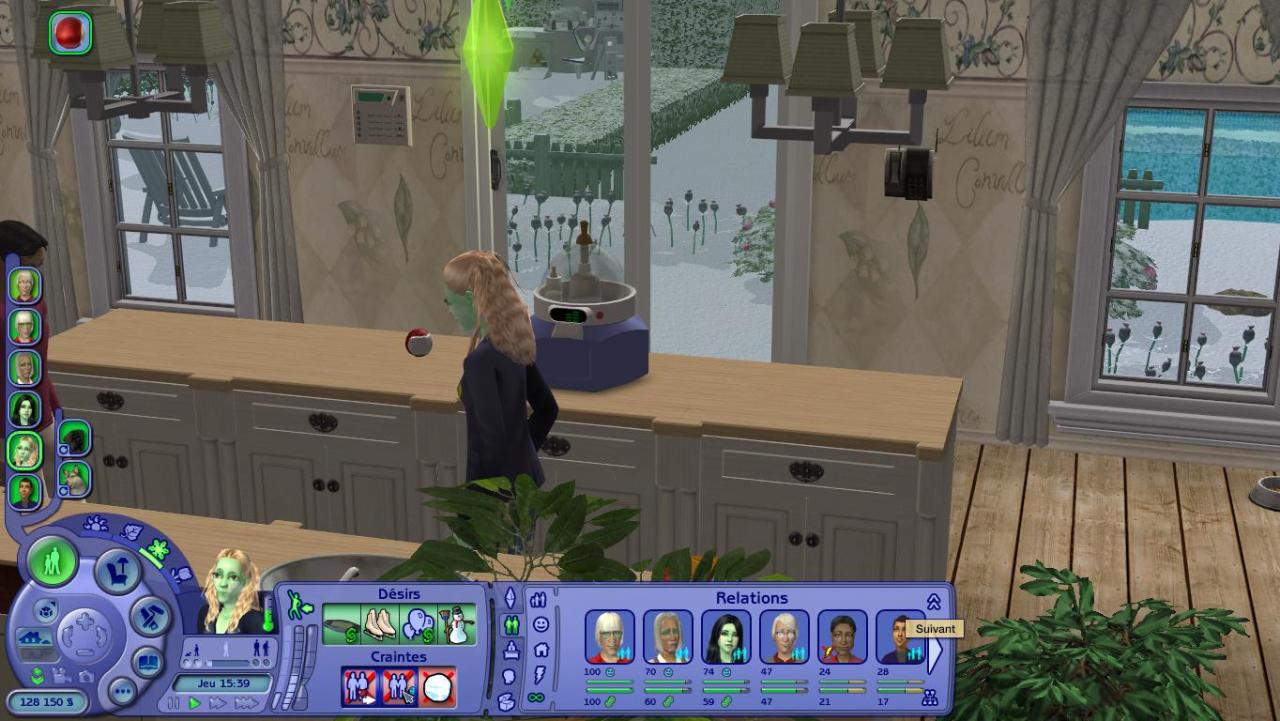Set game speed to normal play
The height and width of the screenshot is (721, 1280).
pos(195,704)
